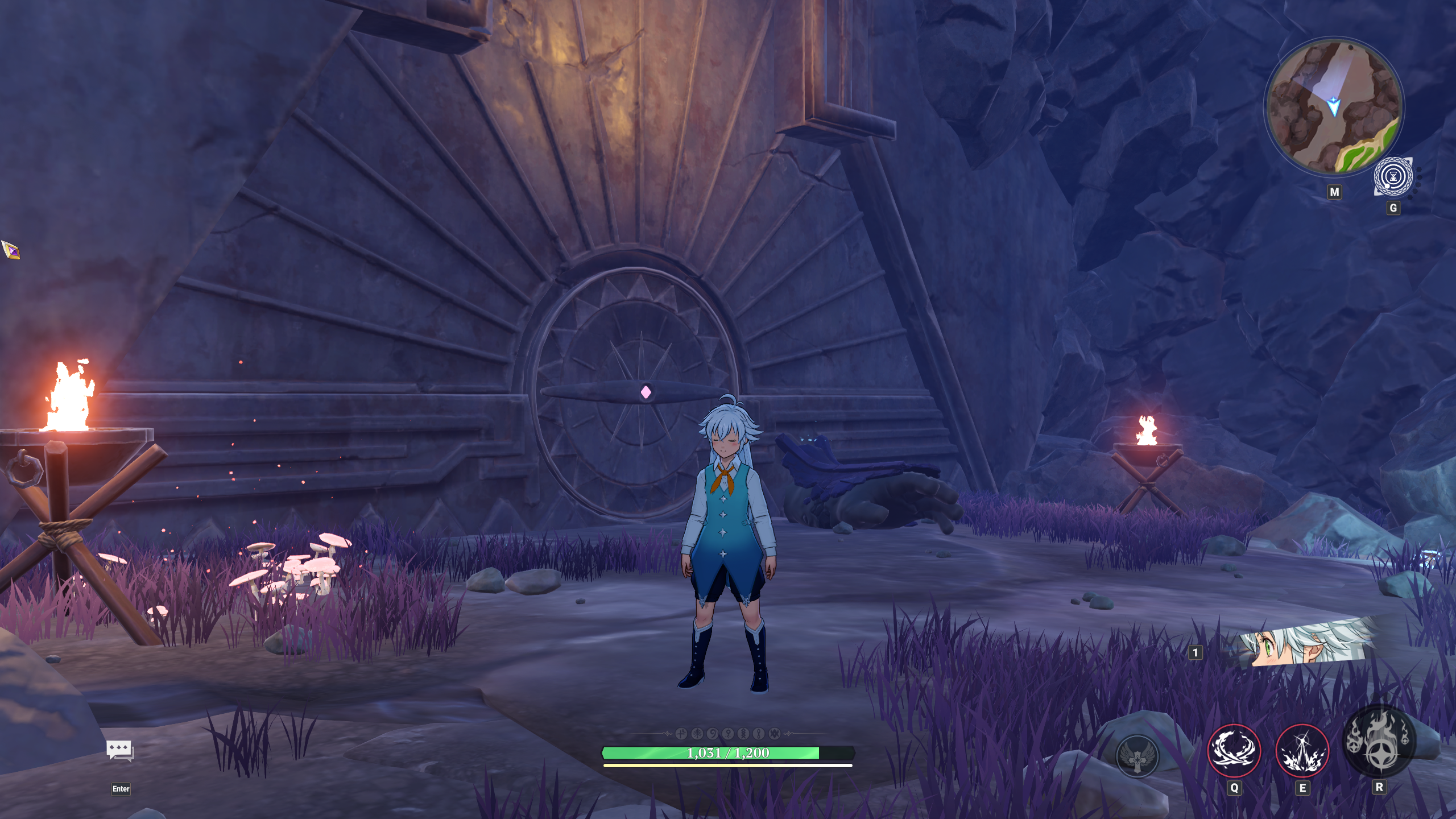Click the purple gem marker at screen edge
This screenshot has width=1456, height=819.
(x=11, y=250)
